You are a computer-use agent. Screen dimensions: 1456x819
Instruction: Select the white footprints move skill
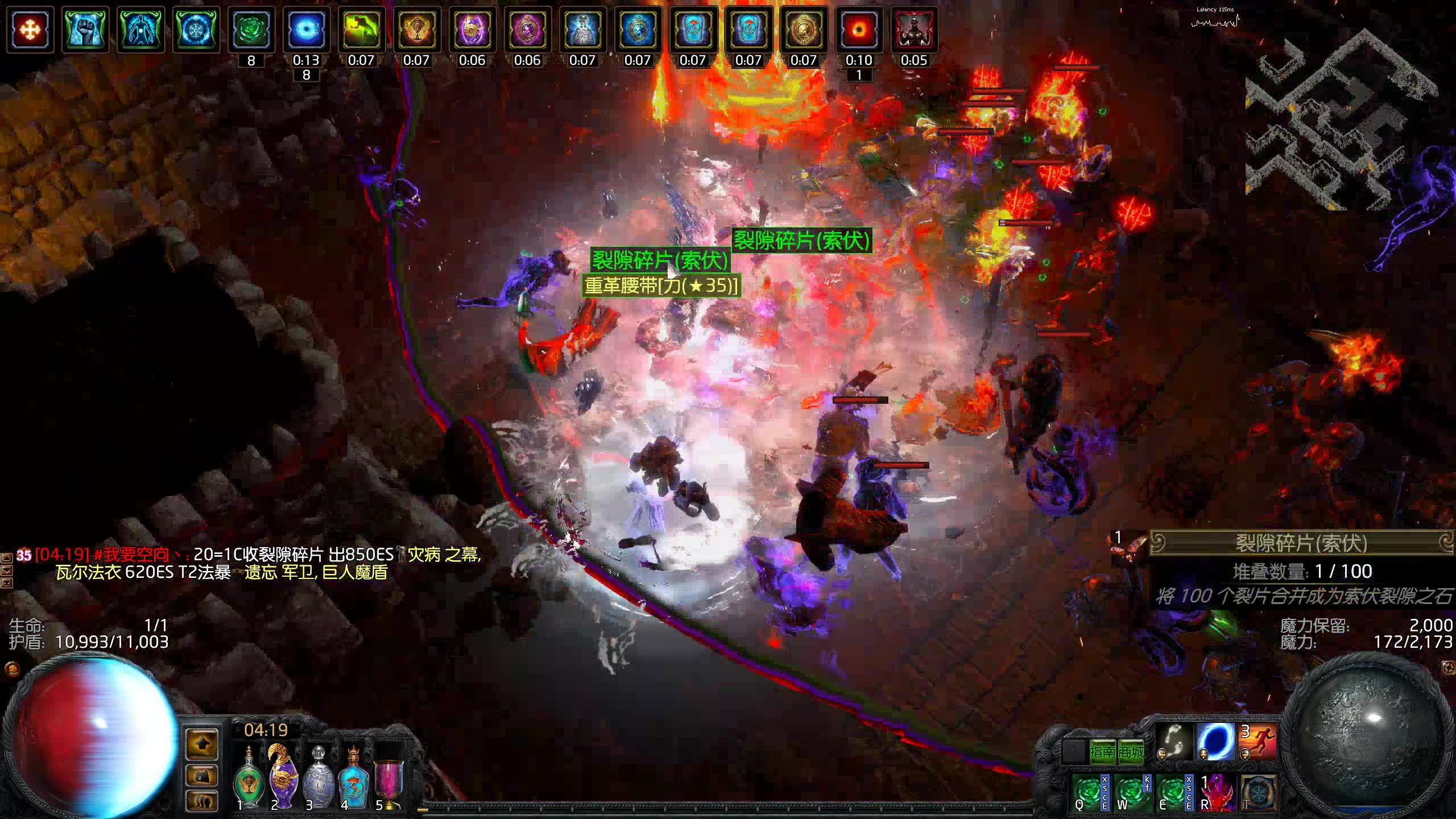(1173, 741)
